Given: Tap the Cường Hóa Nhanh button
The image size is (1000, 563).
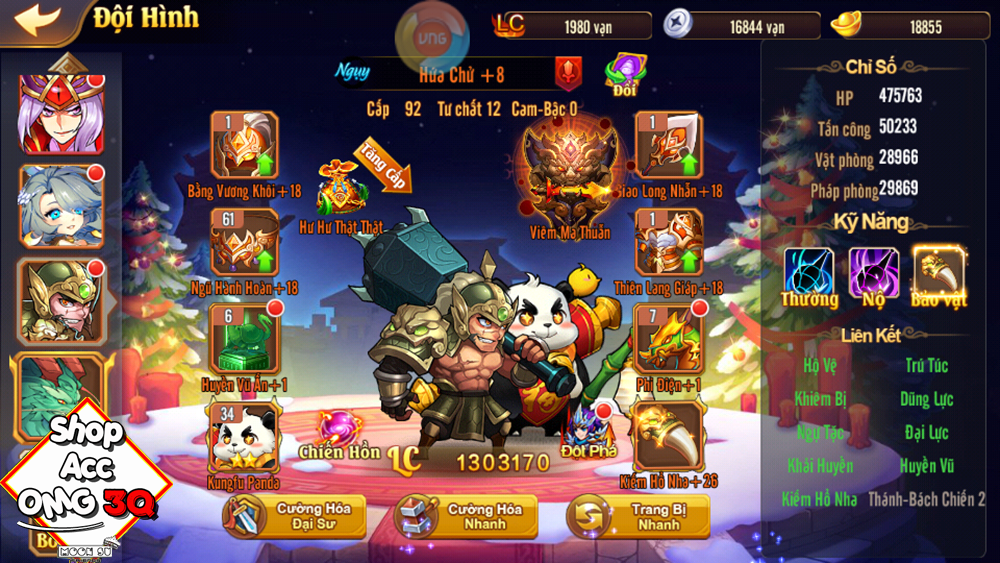Looking at the screenshot, I should [x=466, y=517].
